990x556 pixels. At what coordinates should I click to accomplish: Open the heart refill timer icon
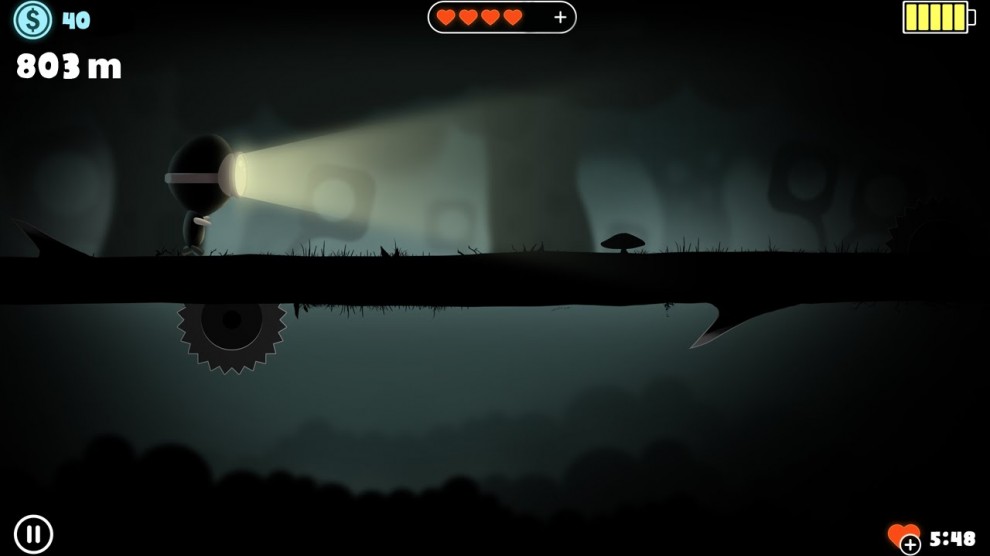pyautogui.click(x=904, y=537)
